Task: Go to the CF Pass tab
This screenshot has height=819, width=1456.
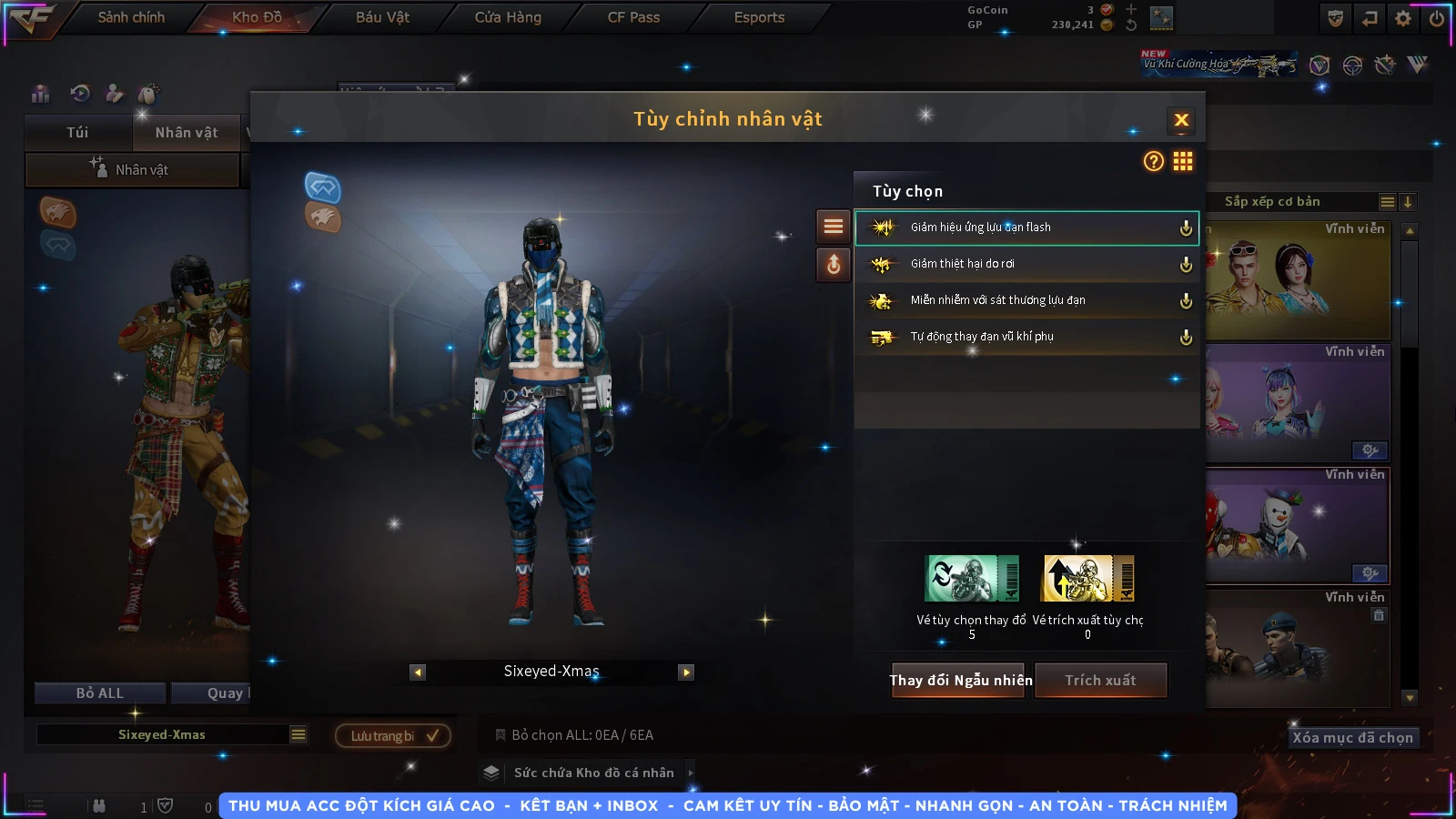Action: tap(633, 17)
